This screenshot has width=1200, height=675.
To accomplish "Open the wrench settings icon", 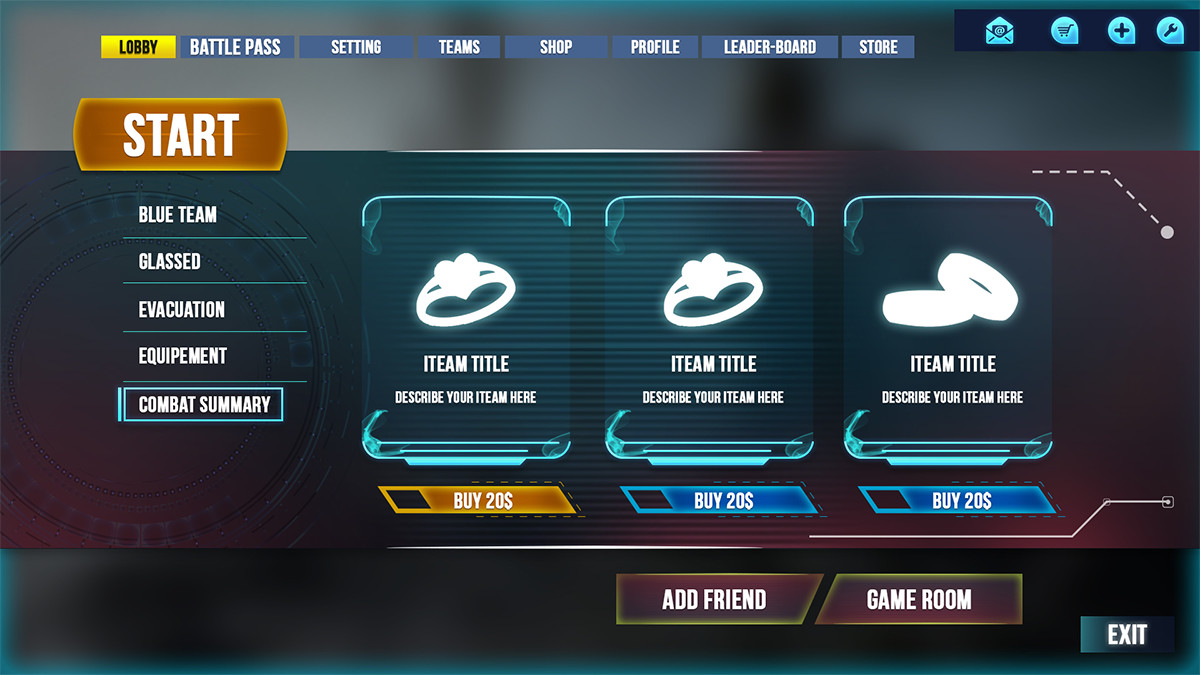I will (1170, 31).
